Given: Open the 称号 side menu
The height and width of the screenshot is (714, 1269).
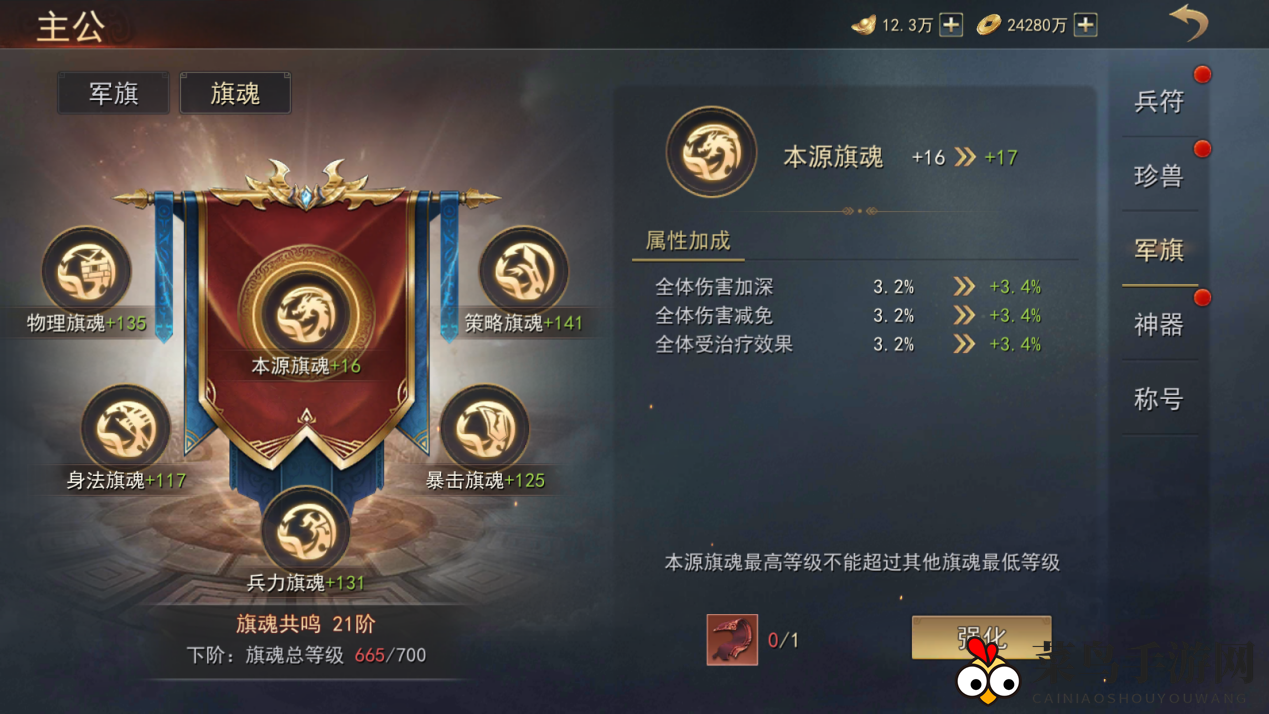Looking at the screenshot, I should click(1159, 399).
